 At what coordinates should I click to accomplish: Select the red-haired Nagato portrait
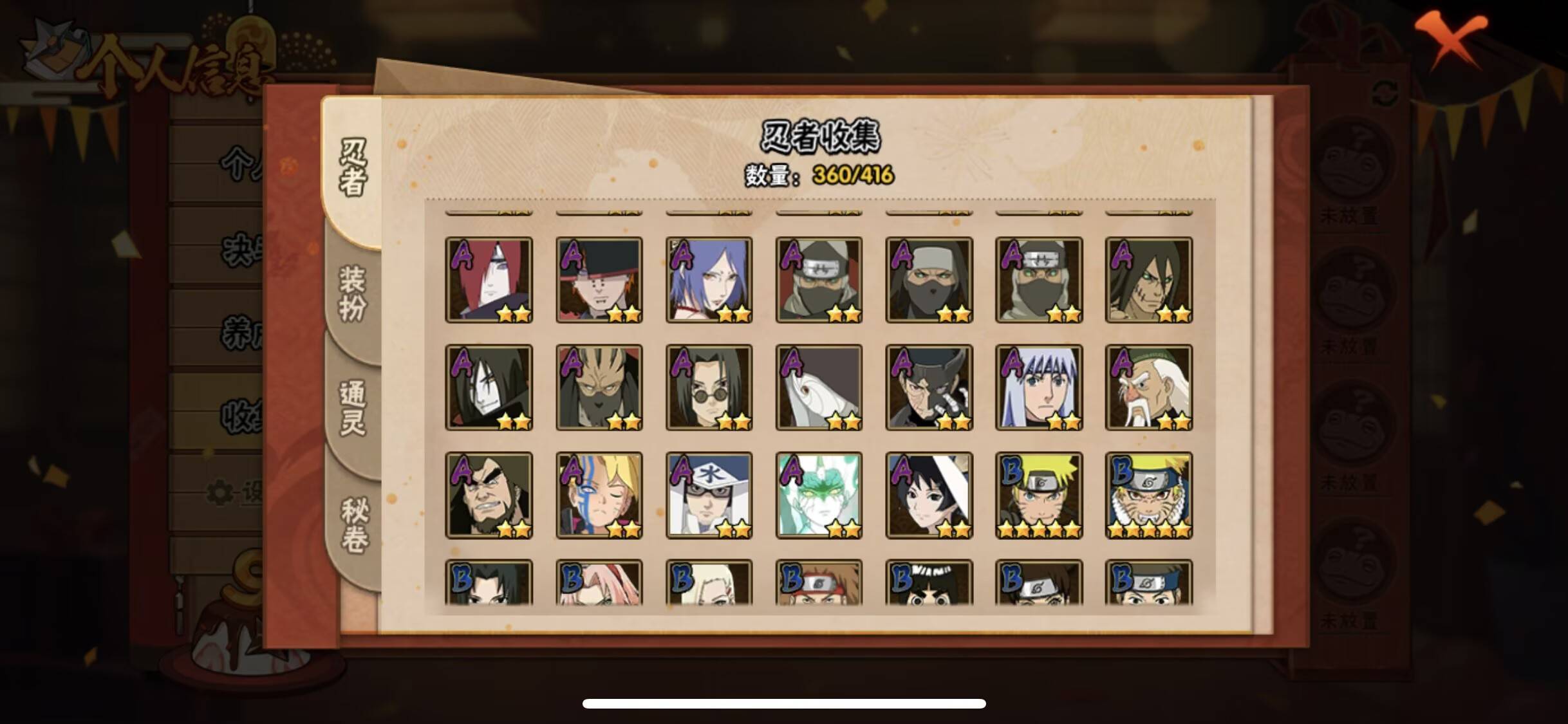[x=490, y=280]
